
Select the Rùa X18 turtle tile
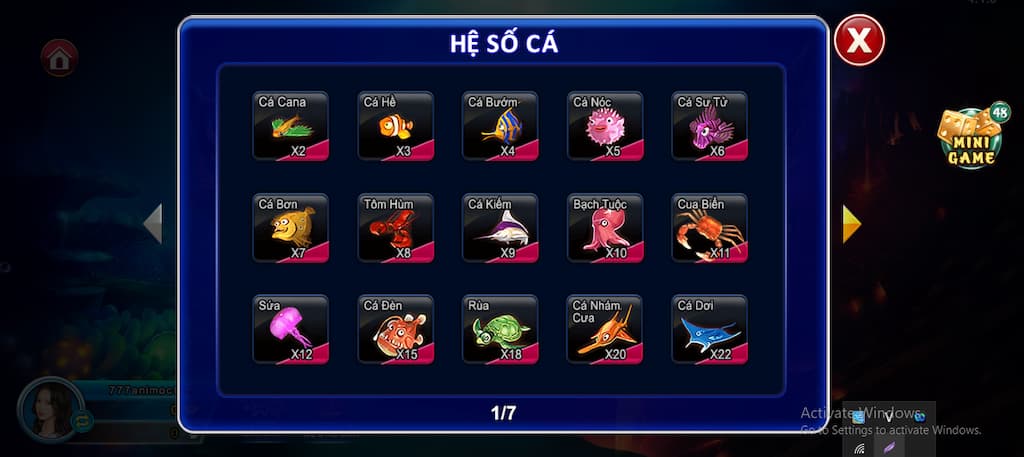pyautogui.click(x=501, y=329)
